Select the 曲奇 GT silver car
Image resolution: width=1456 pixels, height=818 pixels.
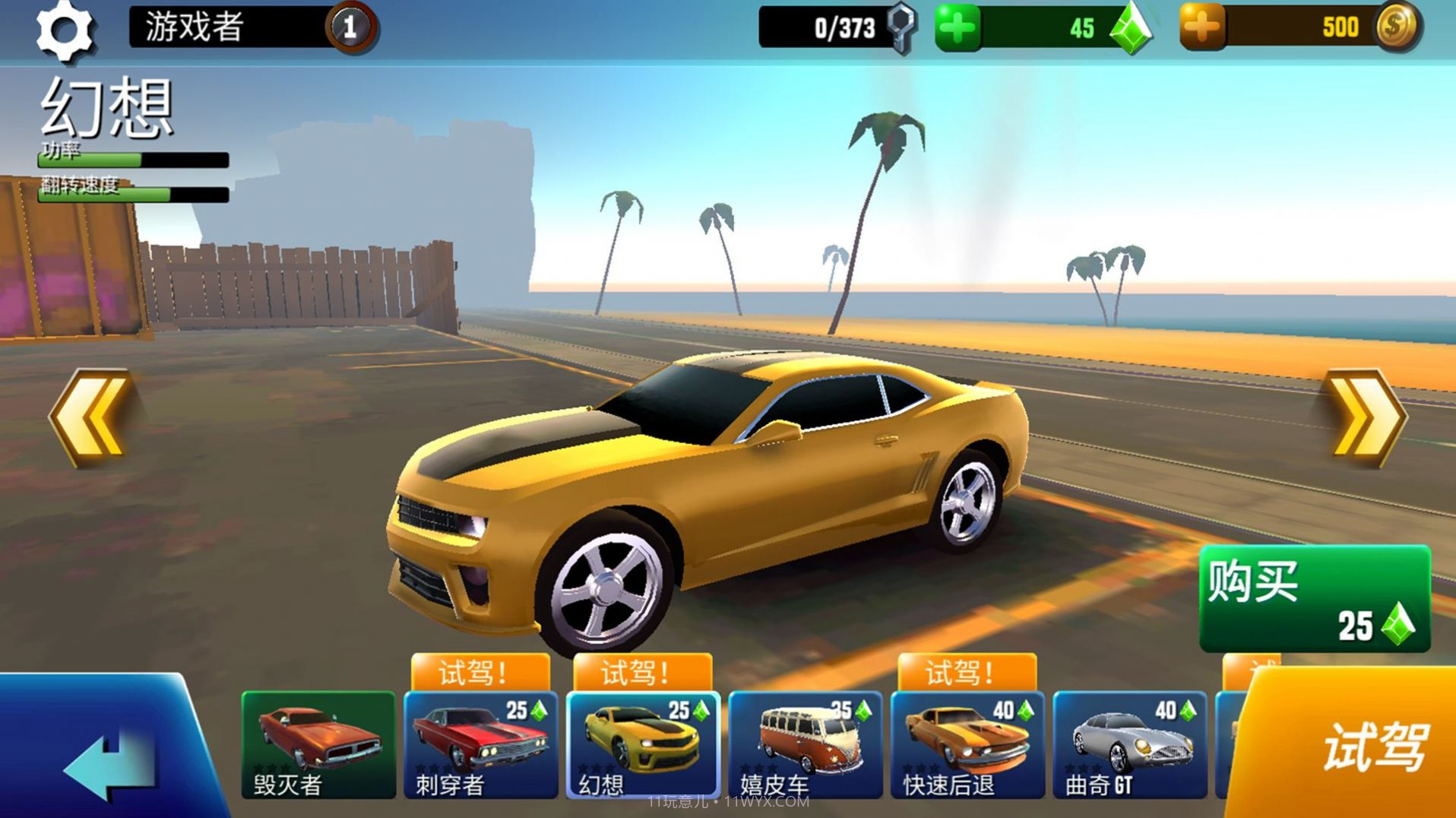pyautogui.click(x=1129, y=745)
